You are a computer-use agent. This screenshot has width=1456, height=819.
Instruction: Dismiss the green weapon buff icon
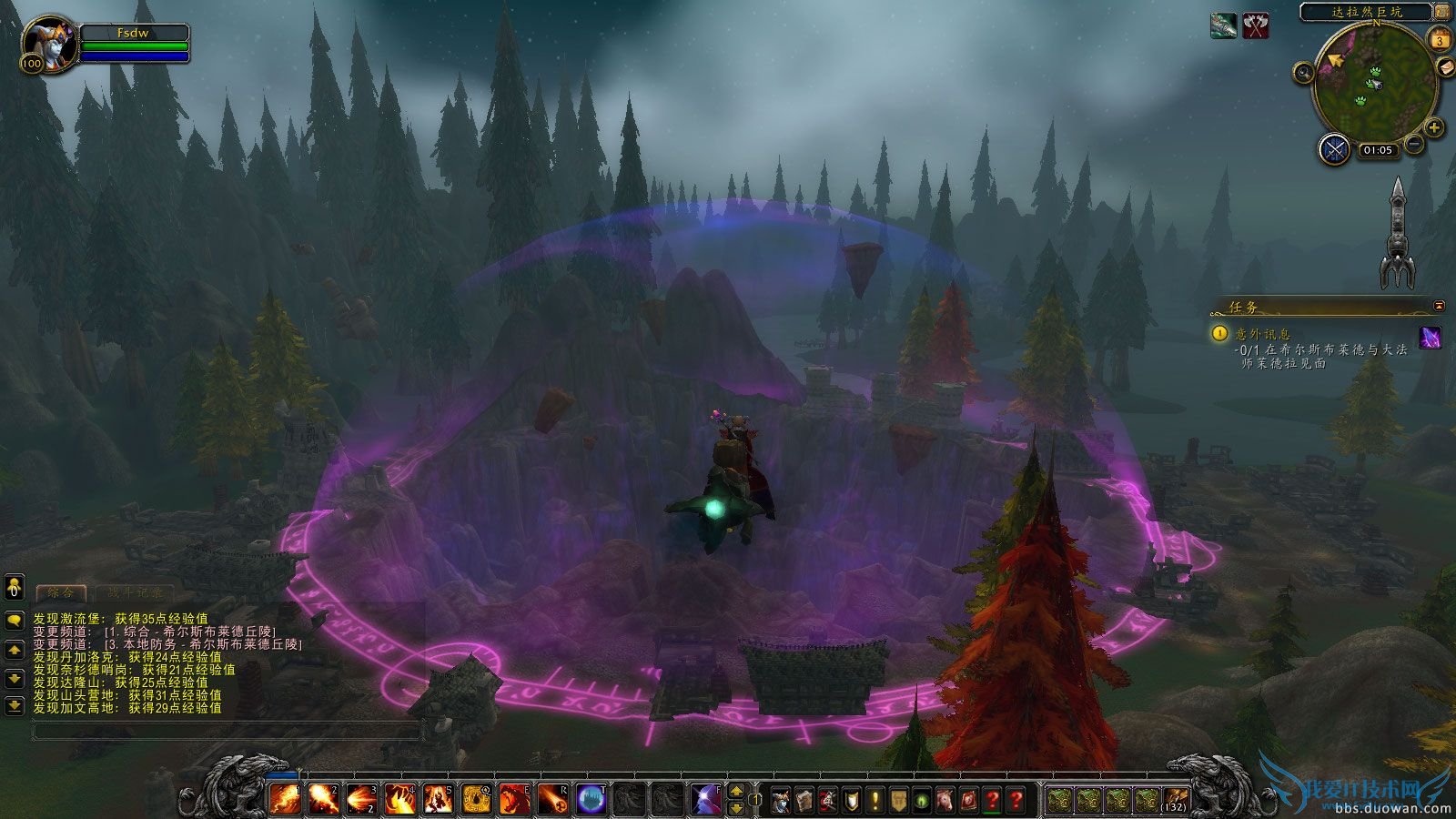click(1224, 24)
